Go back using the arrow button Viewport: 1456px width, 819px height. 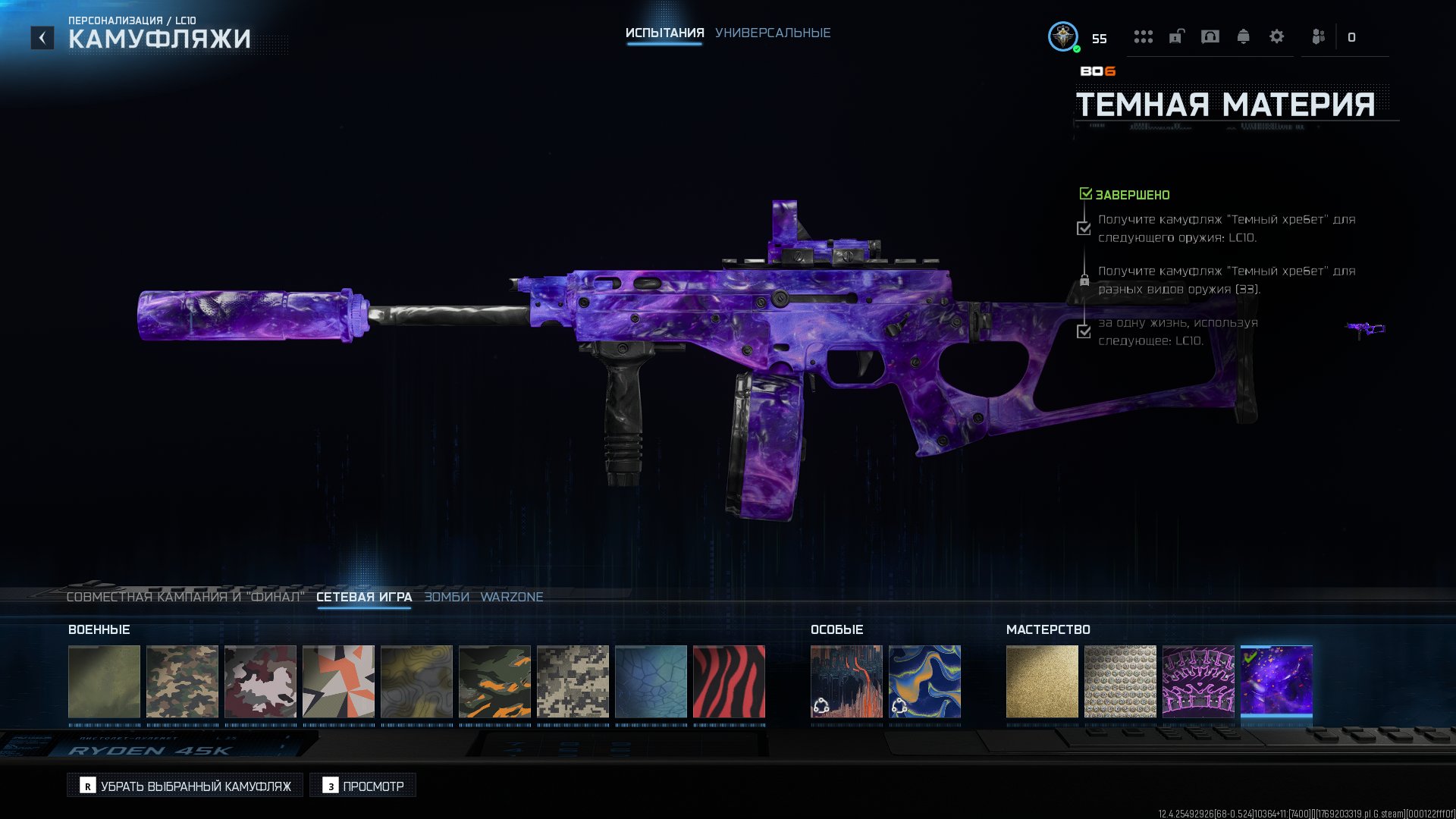click(x=42, y=37)
